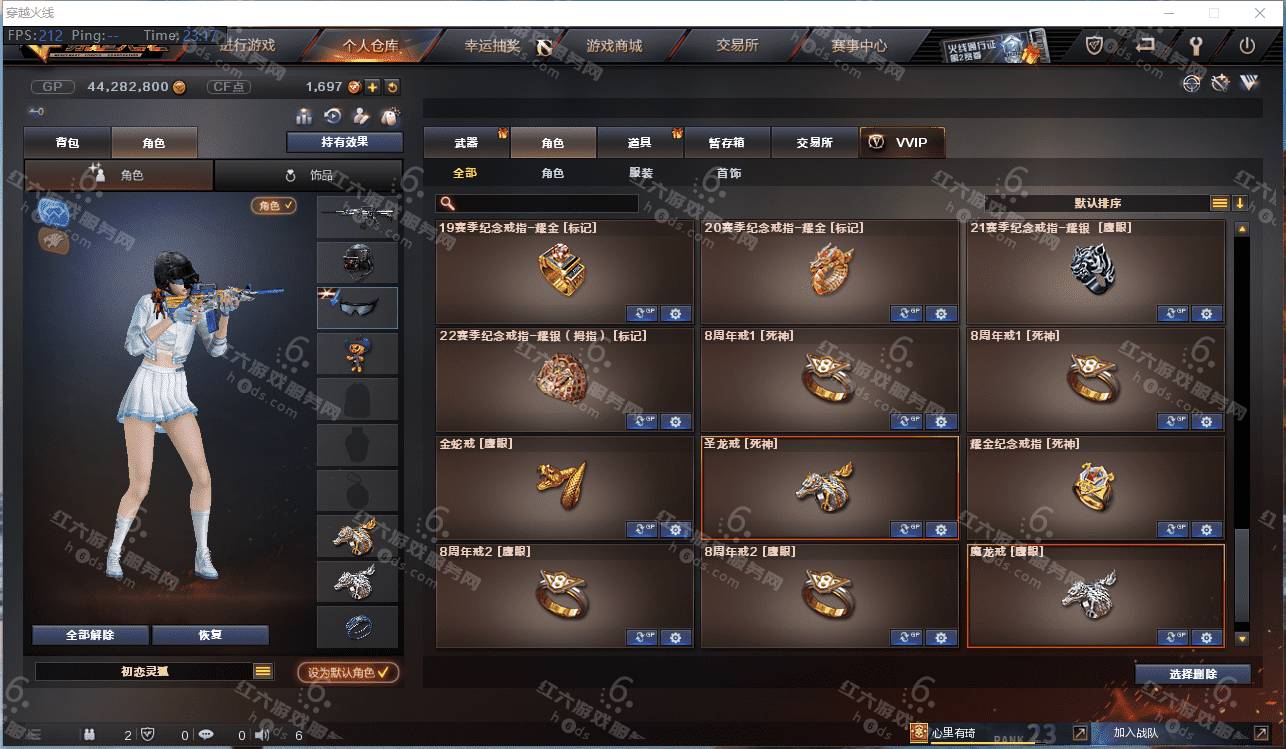Filter by 服装 clothing category
Viewport: 1286px width, 749px height.
tap(641, 173)
